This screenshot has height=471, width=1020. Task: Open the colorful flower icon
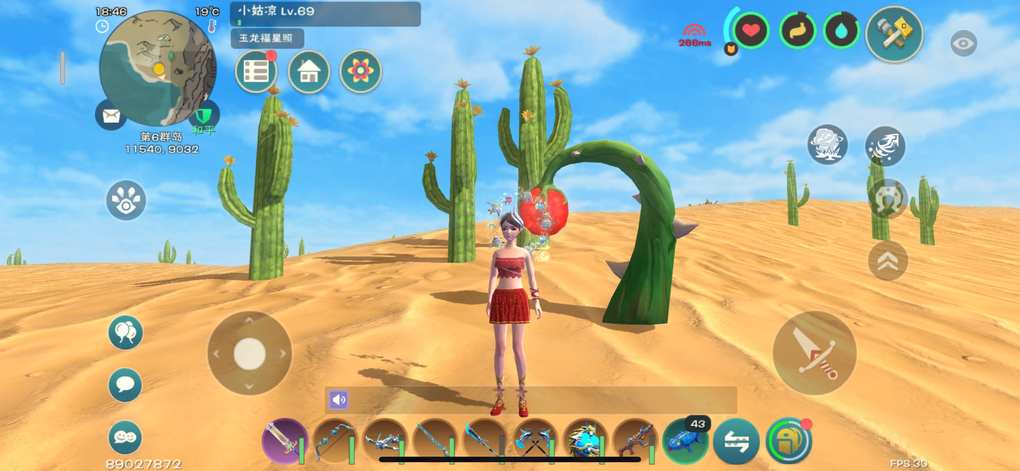(360, 71)
